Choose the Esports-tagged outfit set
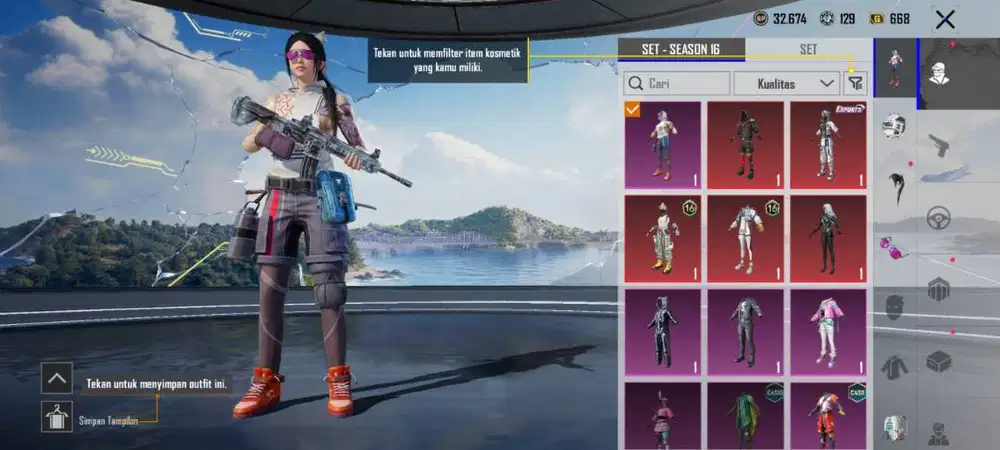 [828, 145]
